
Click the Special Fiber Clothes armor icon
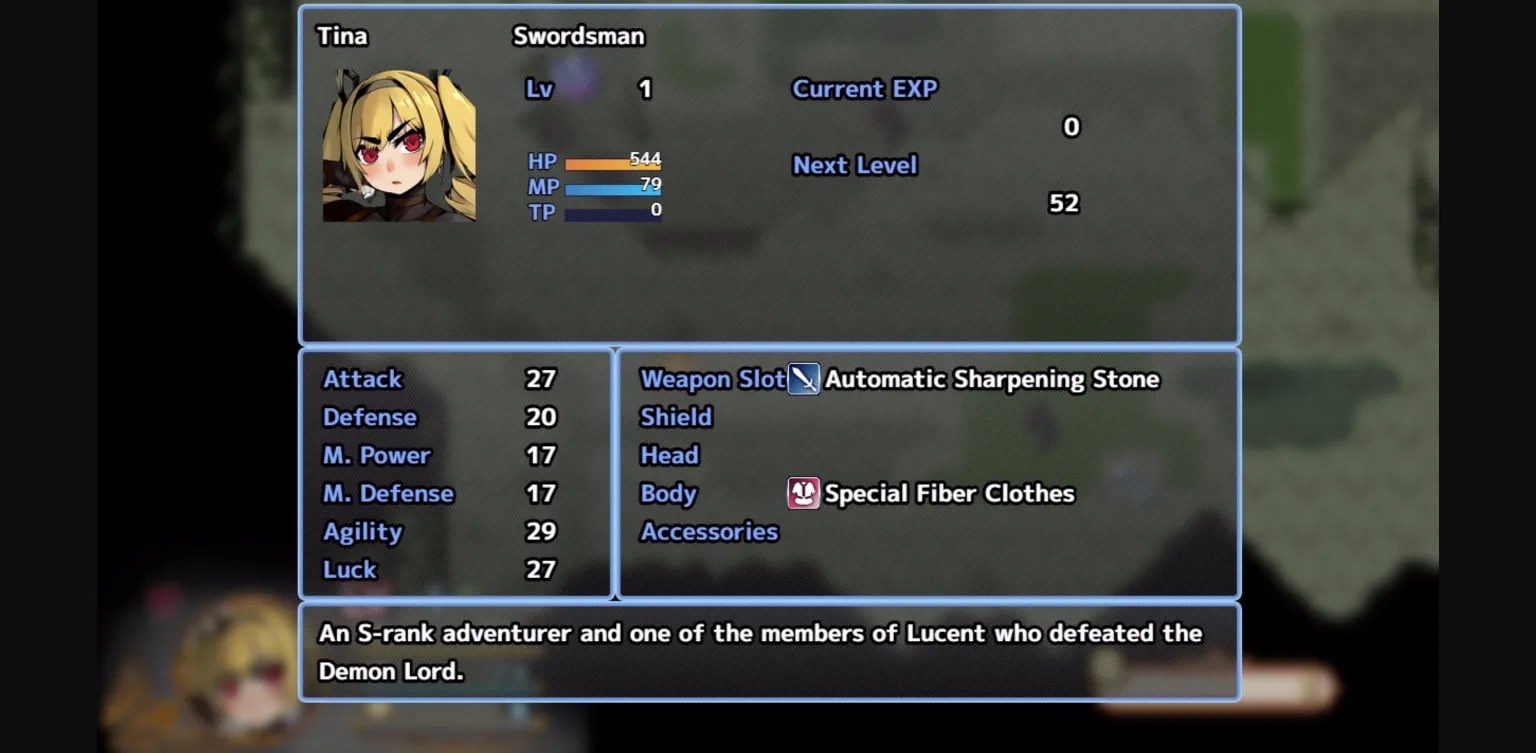(806, 493)
